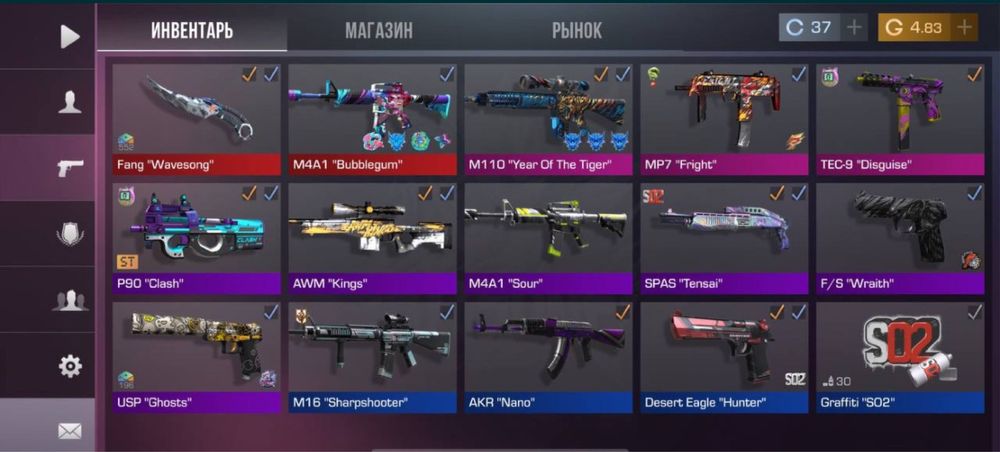
Task: Select the P90 "Clash" skin
Action: pos(197,238)
